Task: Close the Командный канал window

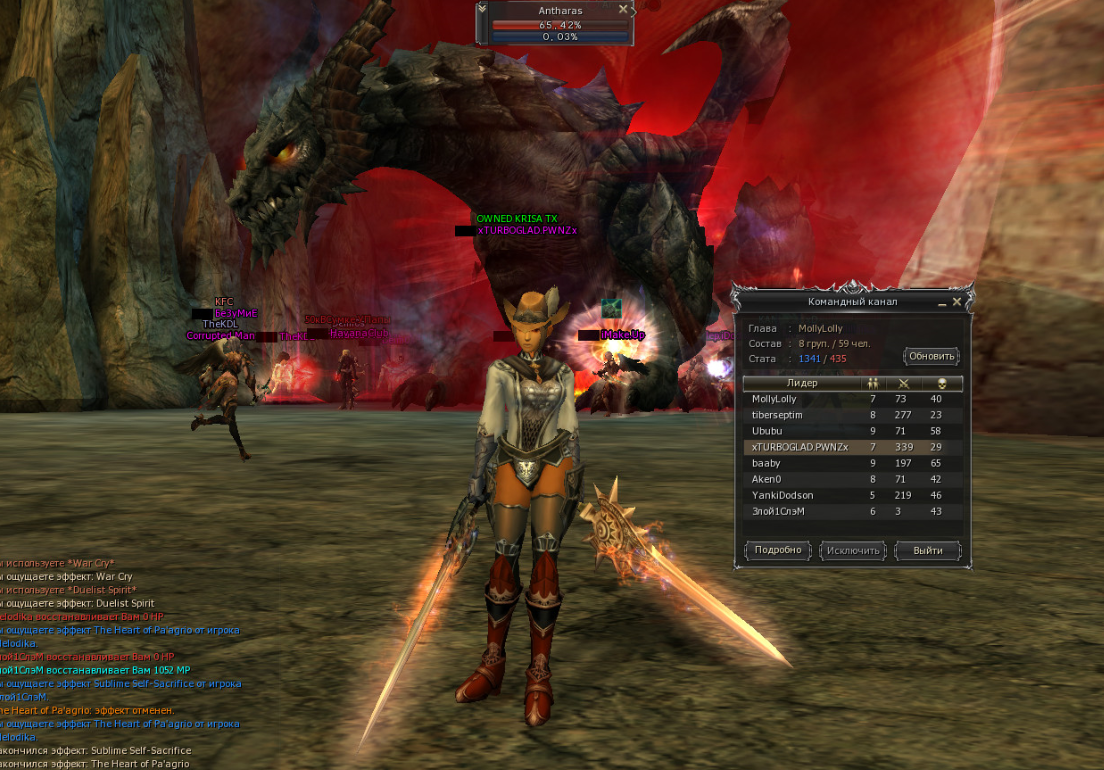Action: (x=957, y=301)
